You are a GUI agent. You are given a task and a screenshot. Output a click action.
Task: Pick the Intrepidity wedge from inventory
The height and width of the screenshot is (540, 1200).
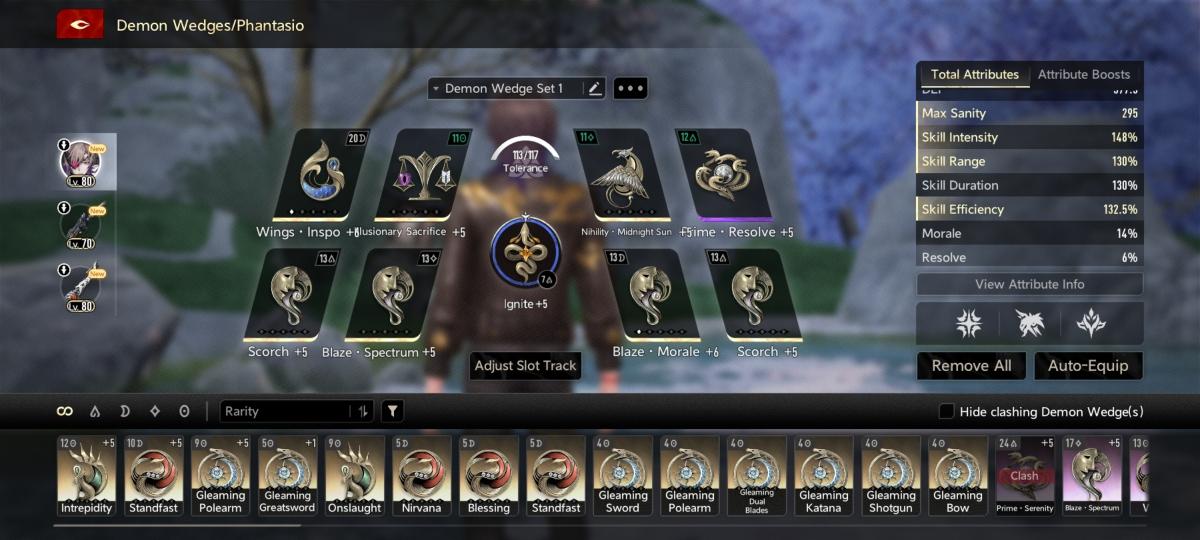pyautogui.click(x=87, y=474)
